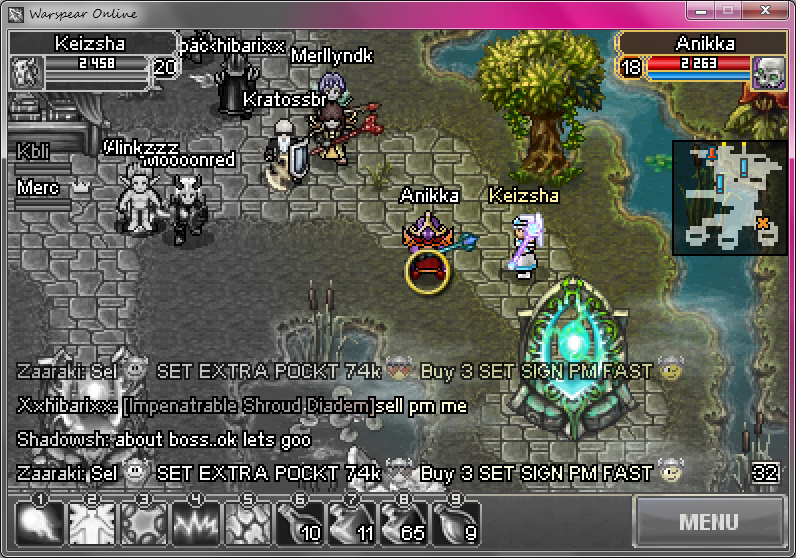Use the skill in hotbar slot 2
796x558 pixels.
pos(92,522)
